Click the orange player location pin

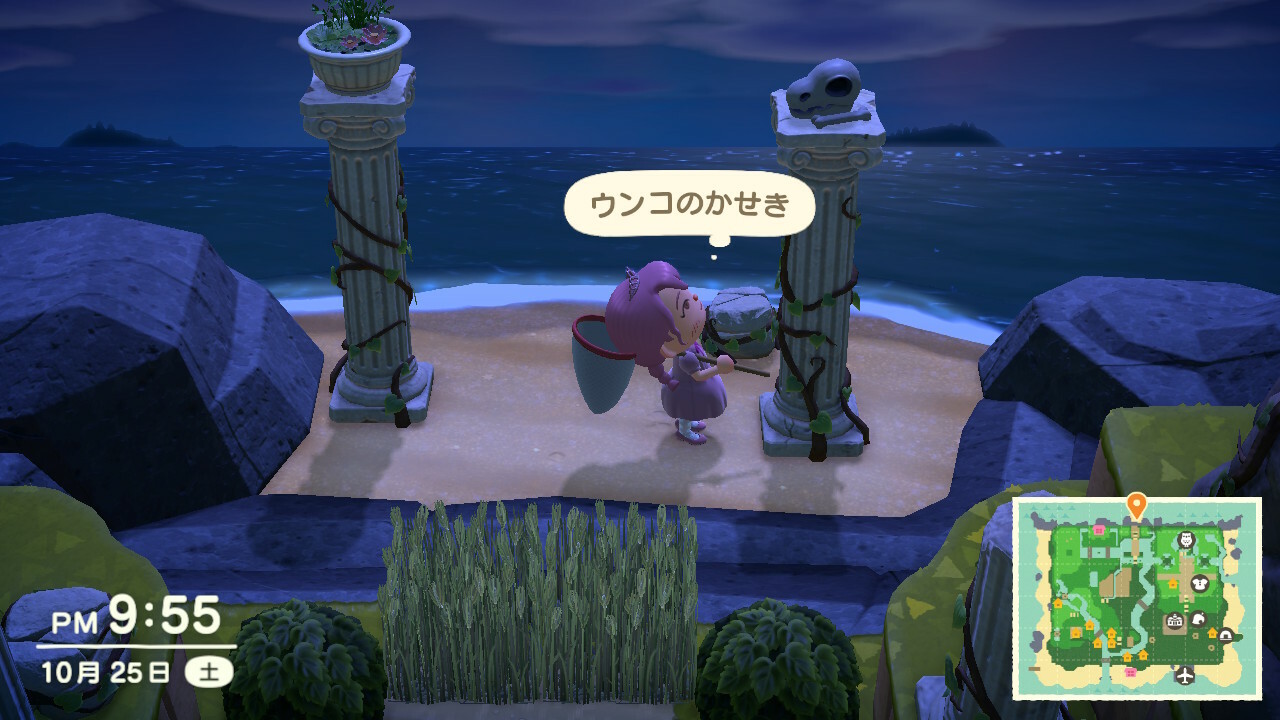pos(1136,504)
